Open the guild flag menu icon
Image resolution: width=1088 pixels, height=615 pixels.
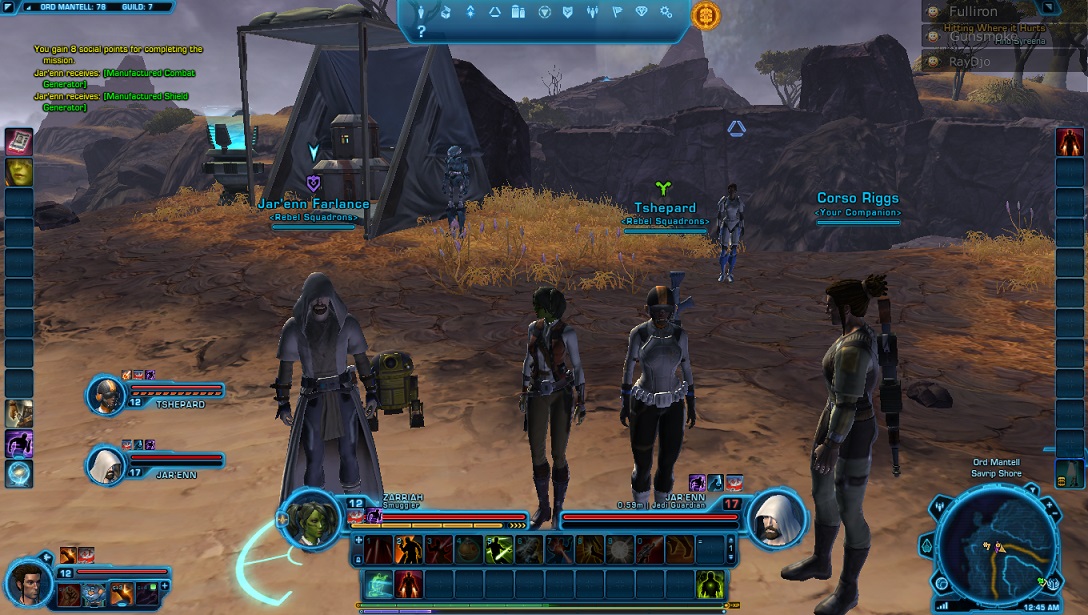616,12
